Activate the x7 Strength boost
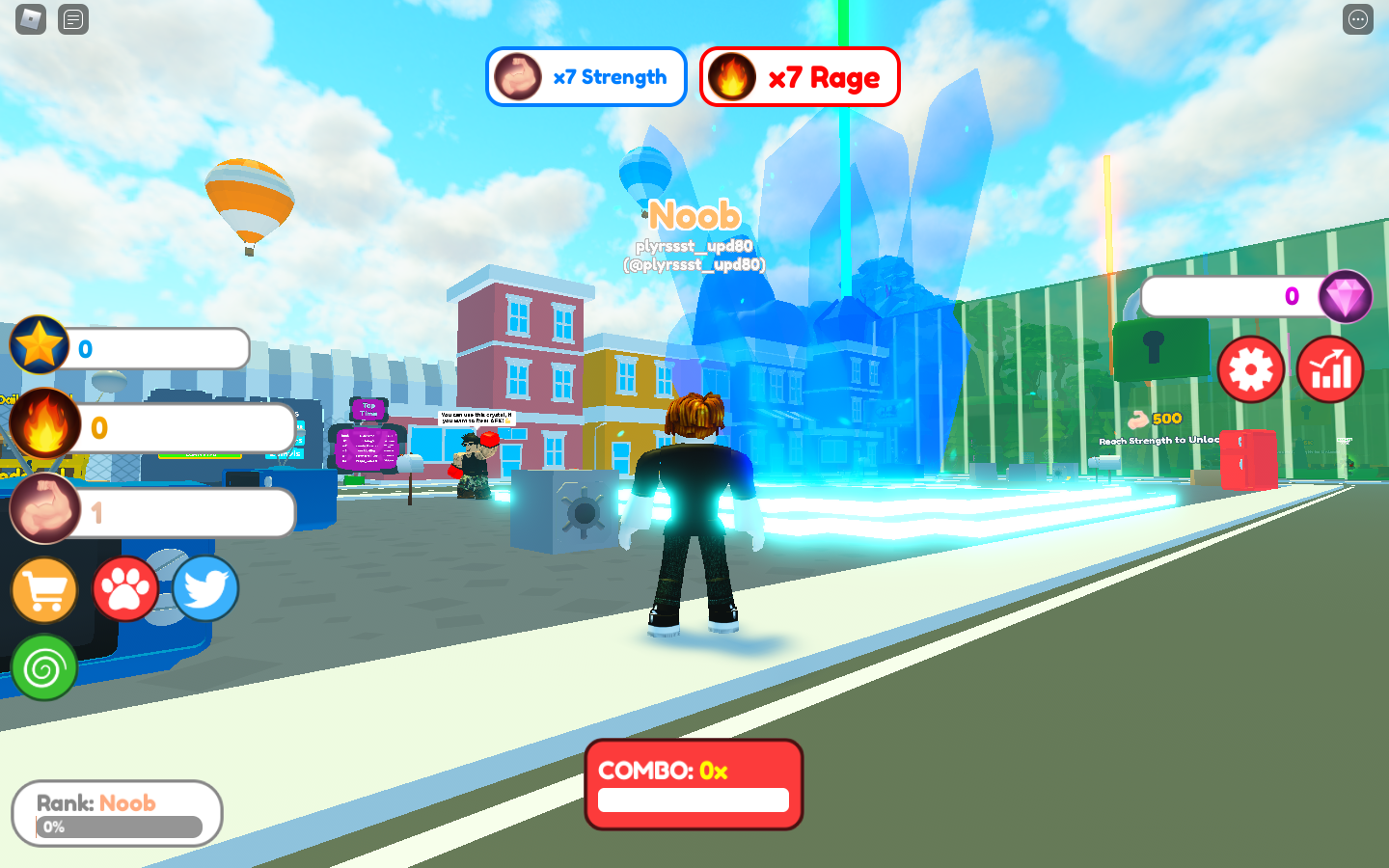The image size is (1389, 868). [586, 77]
